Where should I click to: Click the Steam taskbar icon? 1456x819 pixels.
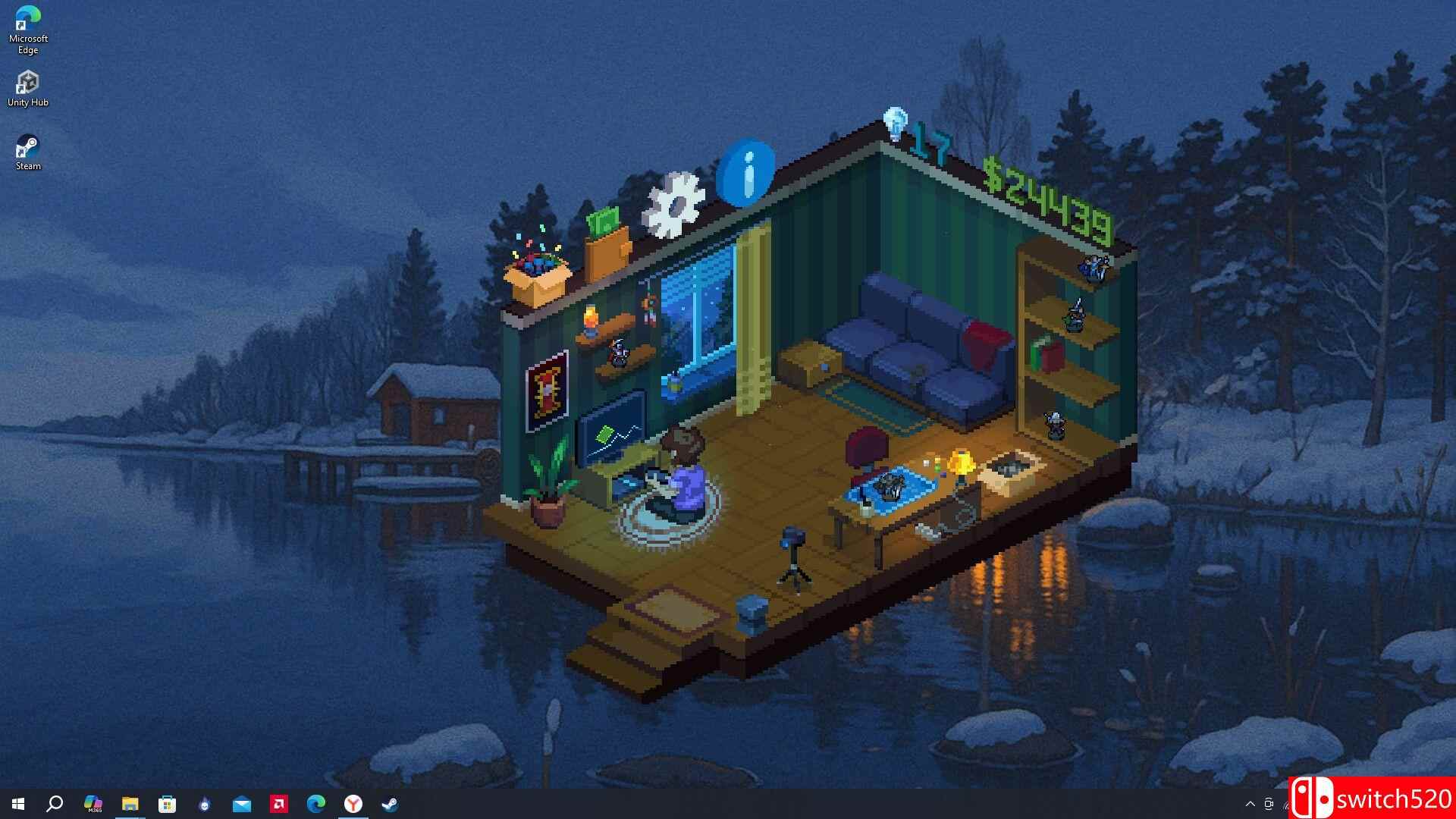(390, 804)
